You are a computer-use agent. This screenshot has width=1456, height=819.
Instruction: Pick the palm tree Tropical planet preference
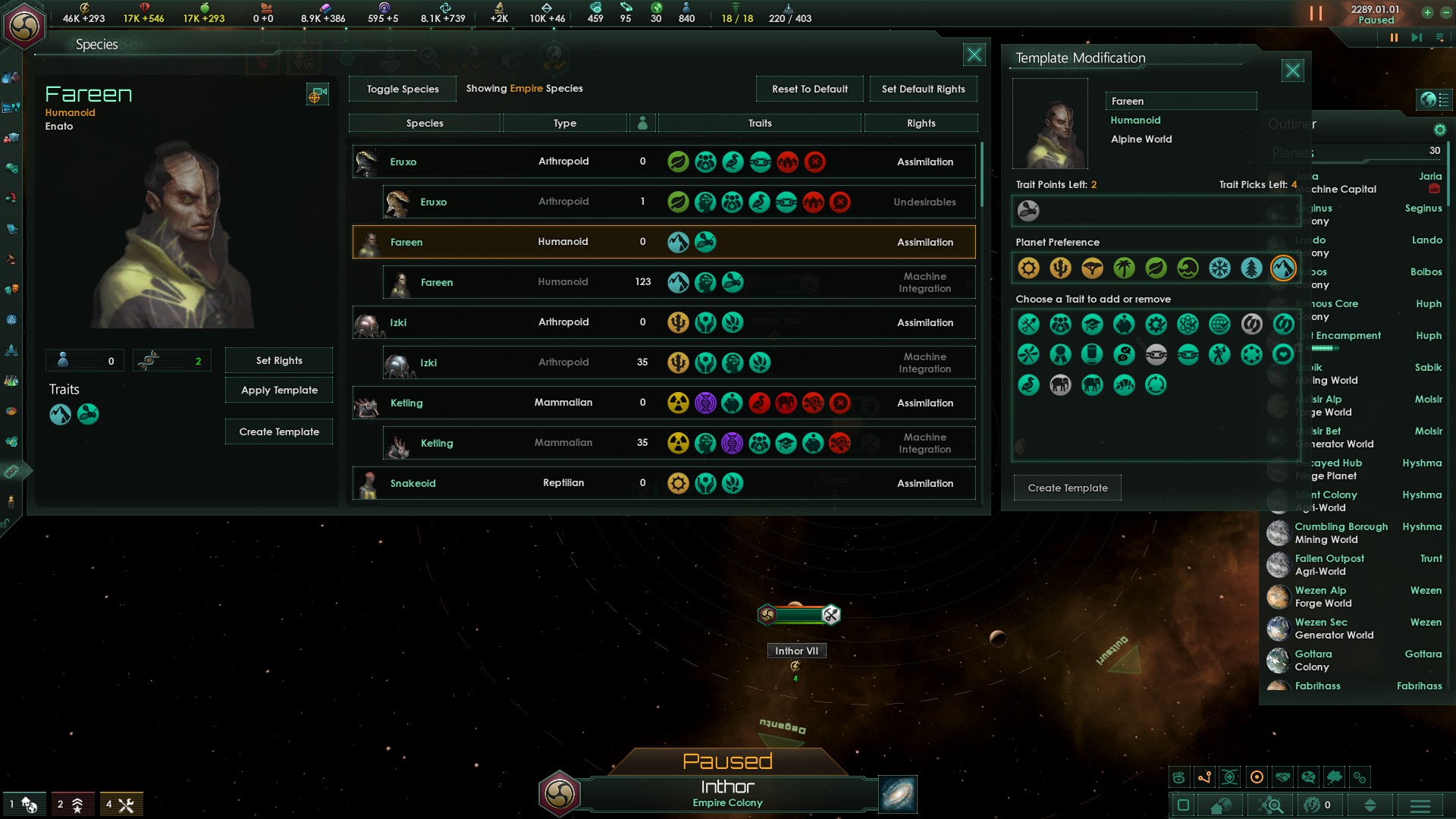coord(1124,268)
